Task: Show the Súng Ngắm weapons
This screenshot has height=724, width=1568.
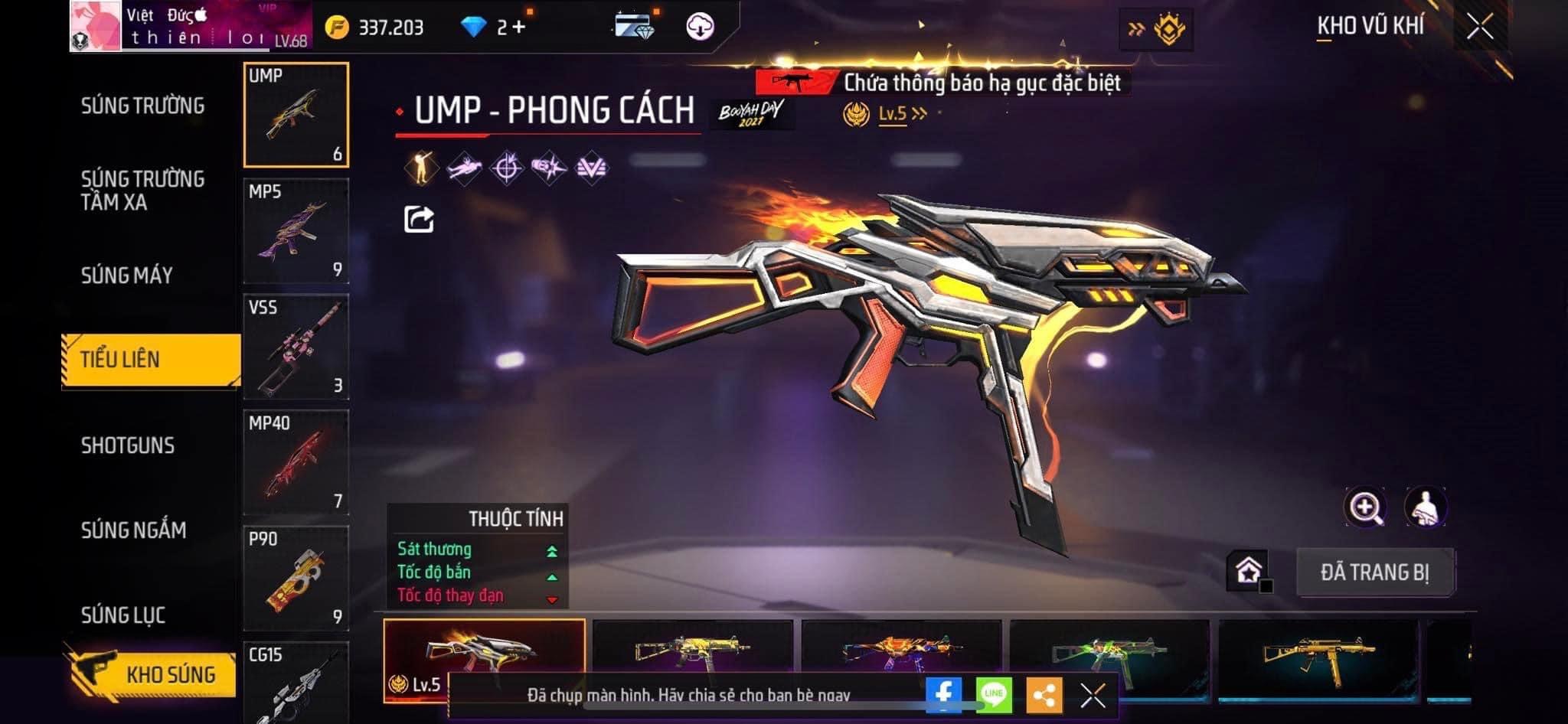Action: tap(133, 530)
